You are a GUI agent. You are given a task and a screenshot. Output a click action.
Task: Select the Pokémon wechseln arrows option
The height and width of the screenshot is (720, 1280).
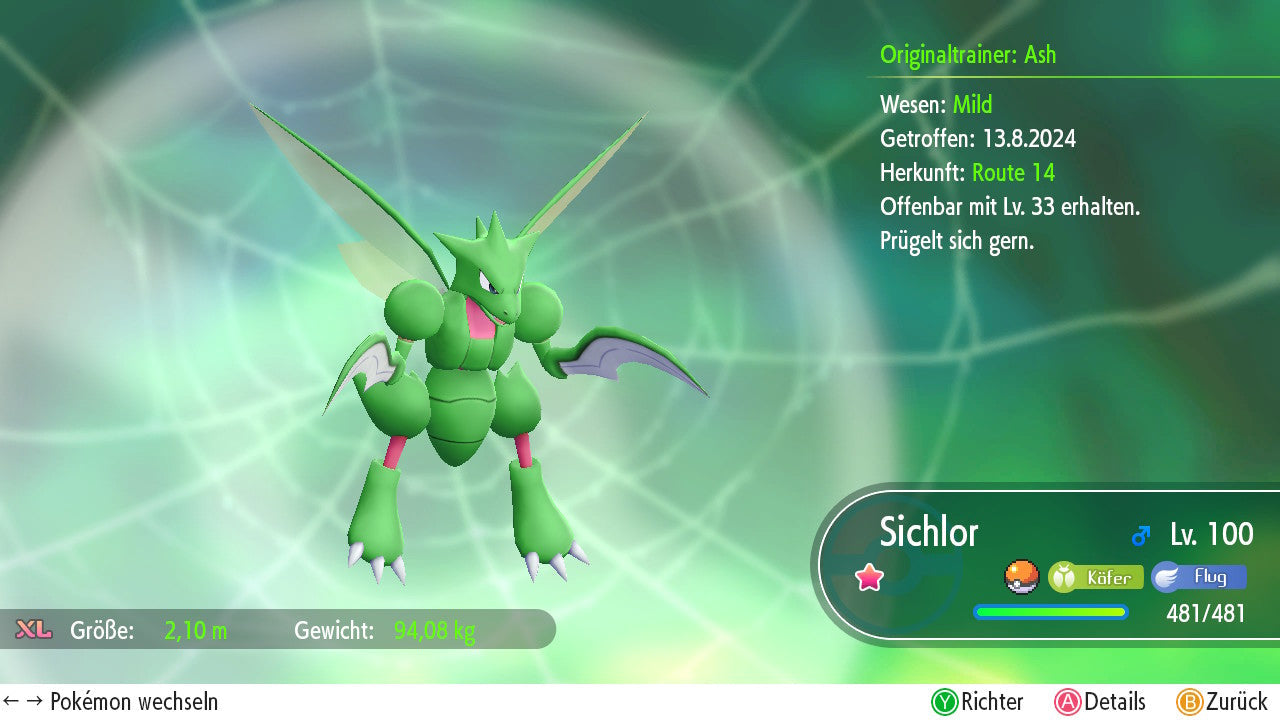[x=110, y=702]
